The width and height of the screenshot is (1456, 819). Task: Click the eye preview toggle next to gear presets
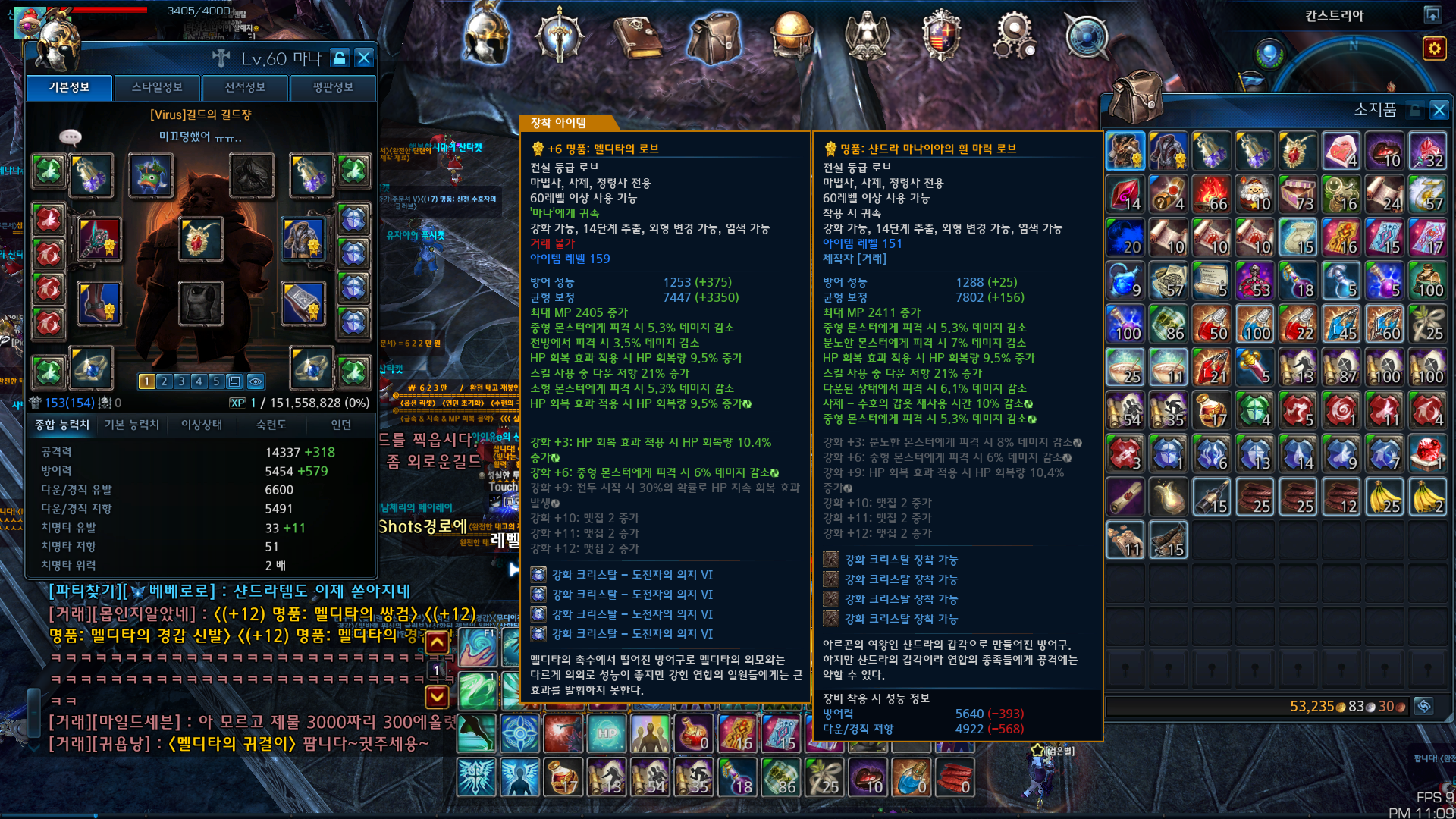click(x=255, y=381)
